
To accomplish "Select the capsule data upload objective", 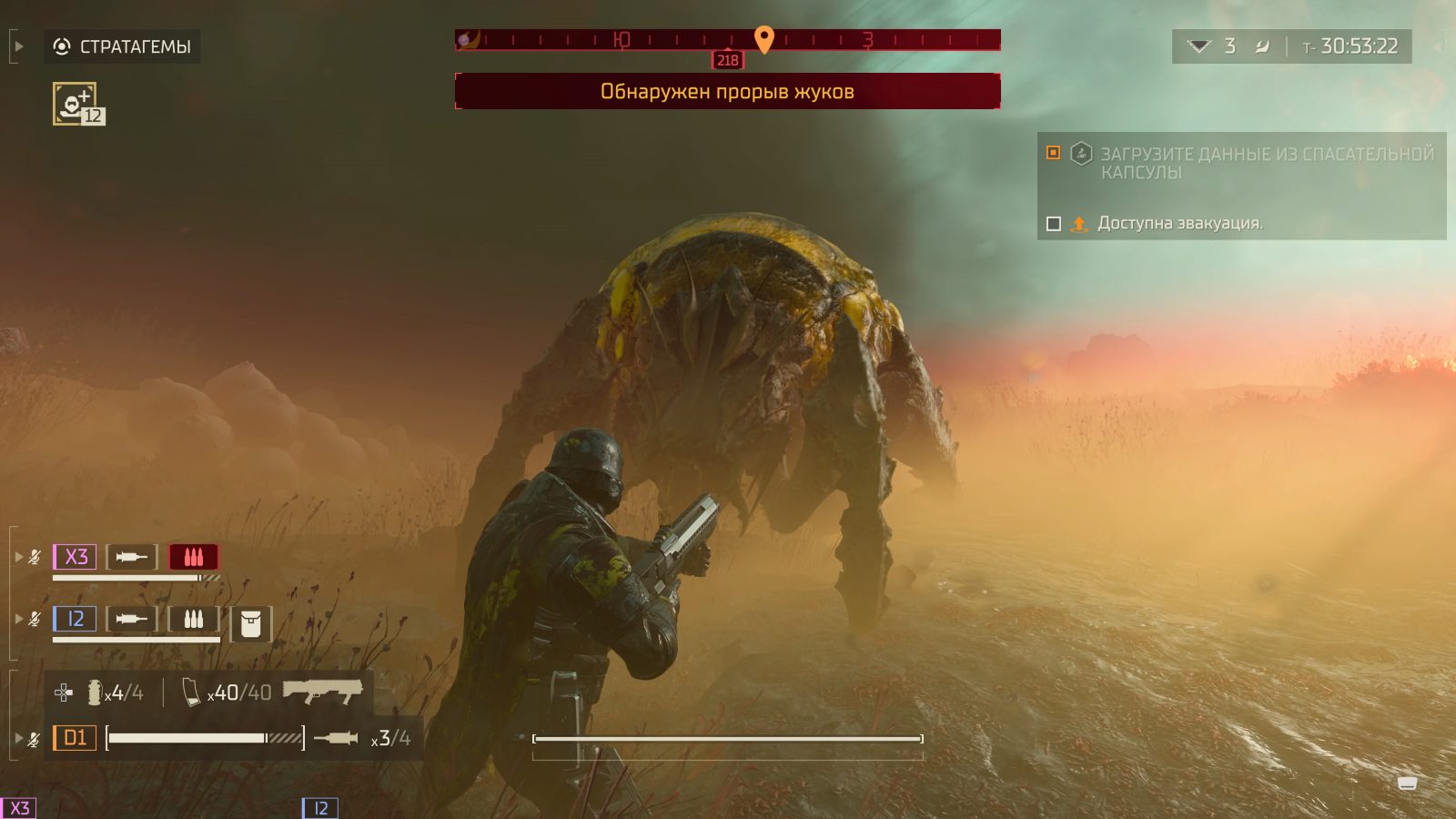I will pyautogui.click(x=1266, y=163).
